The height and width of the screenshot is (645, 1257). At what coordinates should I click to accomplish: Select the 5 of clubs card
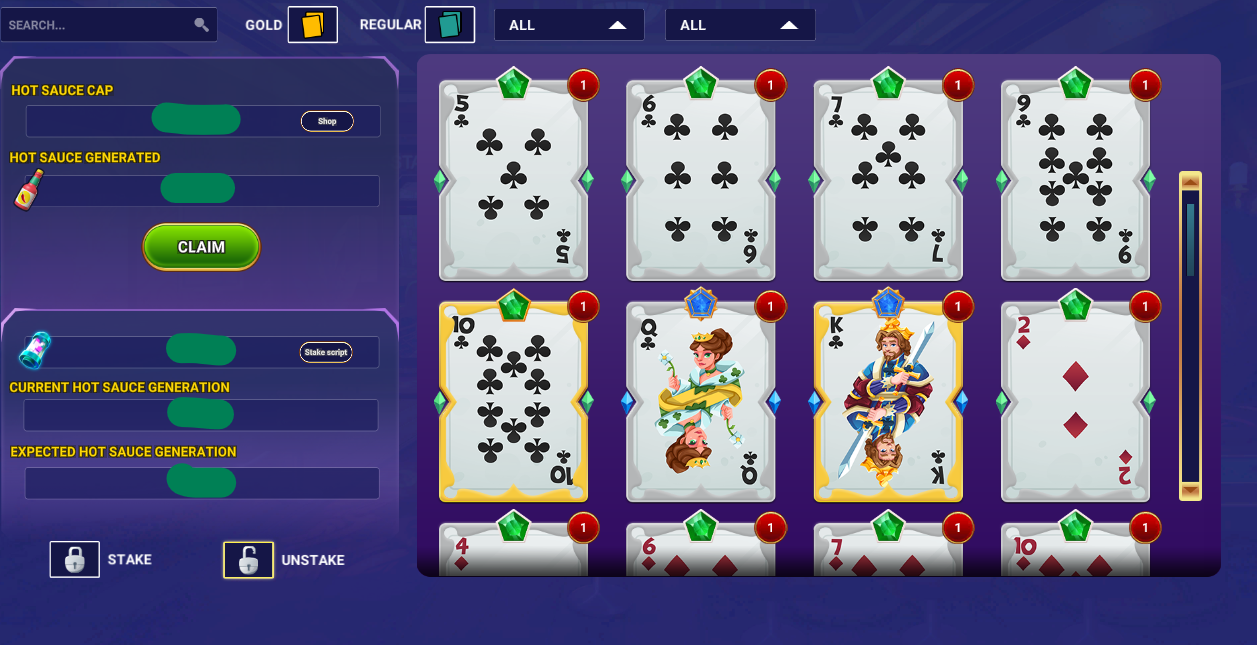click(513, 180)
